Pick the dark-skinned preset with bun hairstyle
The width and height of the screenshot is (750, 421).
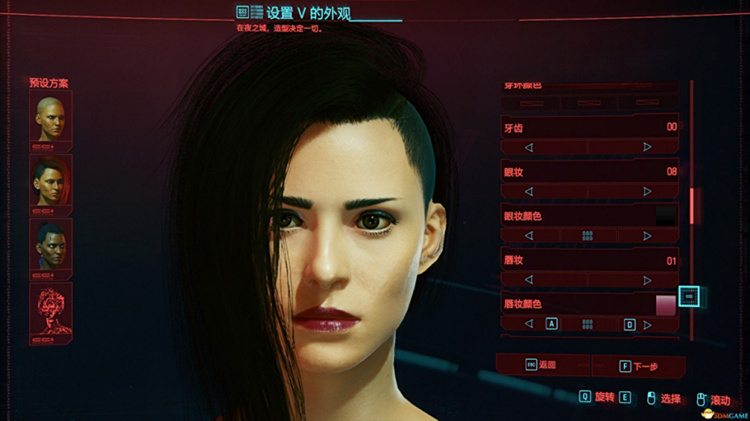[51, 245]
